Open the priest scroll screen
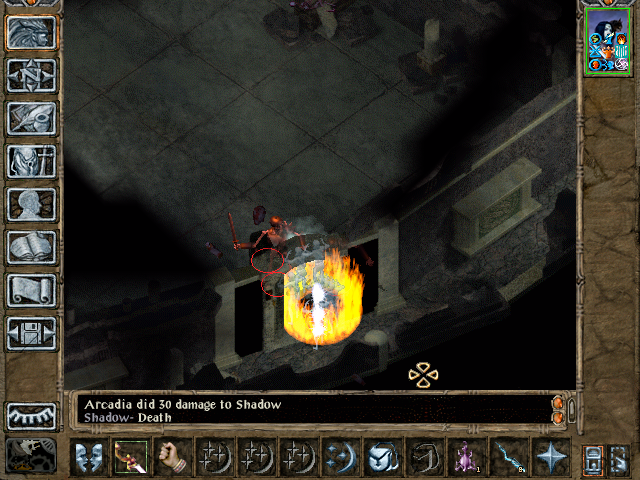 click(32, 290)
